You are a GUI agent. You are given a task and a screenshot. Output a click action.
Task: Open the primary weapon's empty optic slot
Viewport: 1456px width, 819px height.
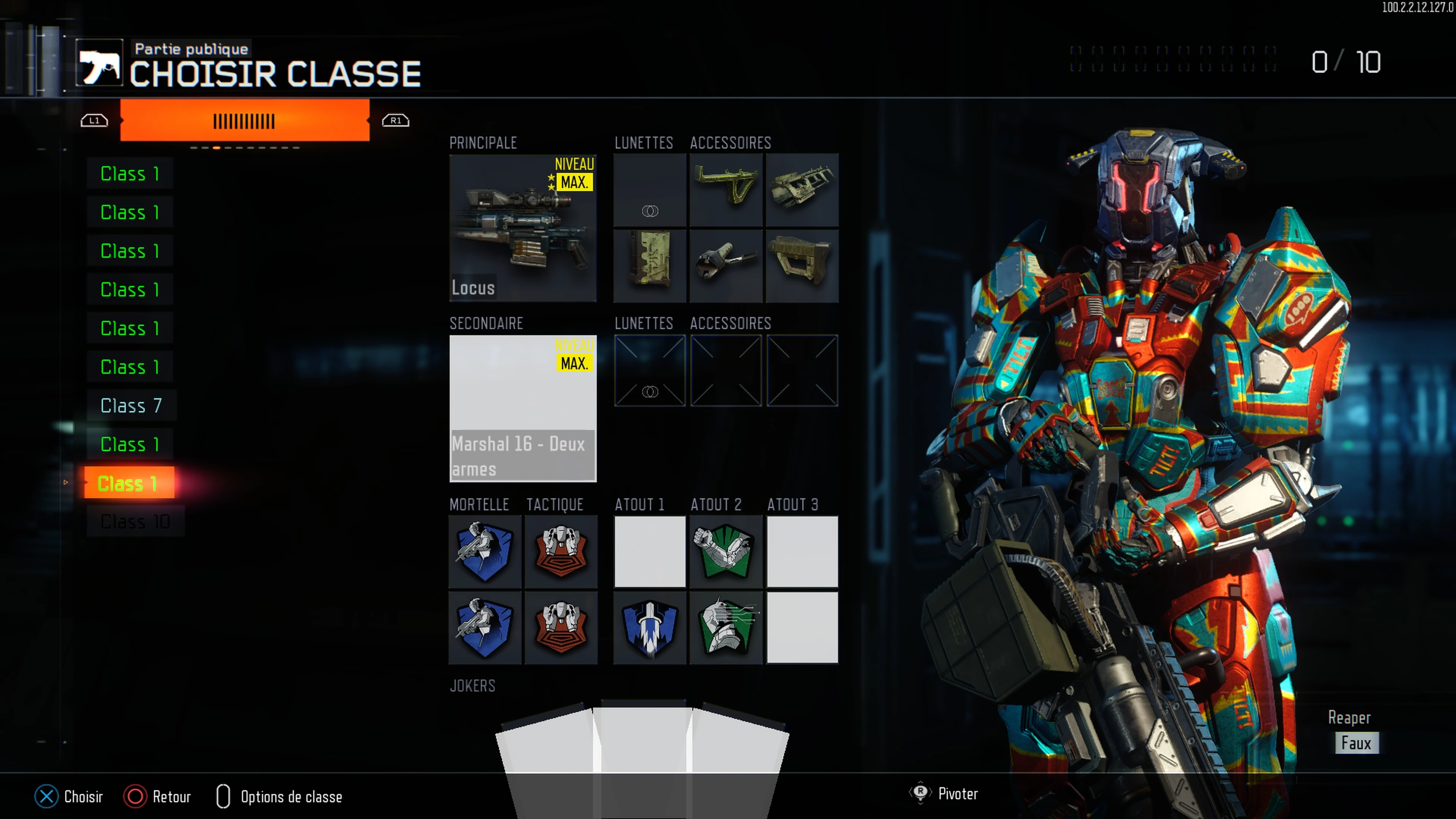pos(650,190)
